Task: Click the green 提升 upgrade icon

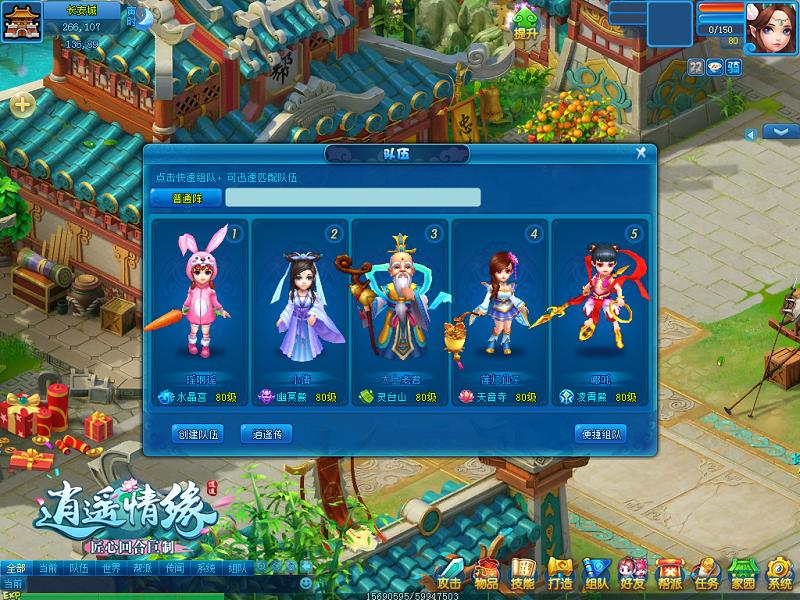Action: click(x=526, y=21)
